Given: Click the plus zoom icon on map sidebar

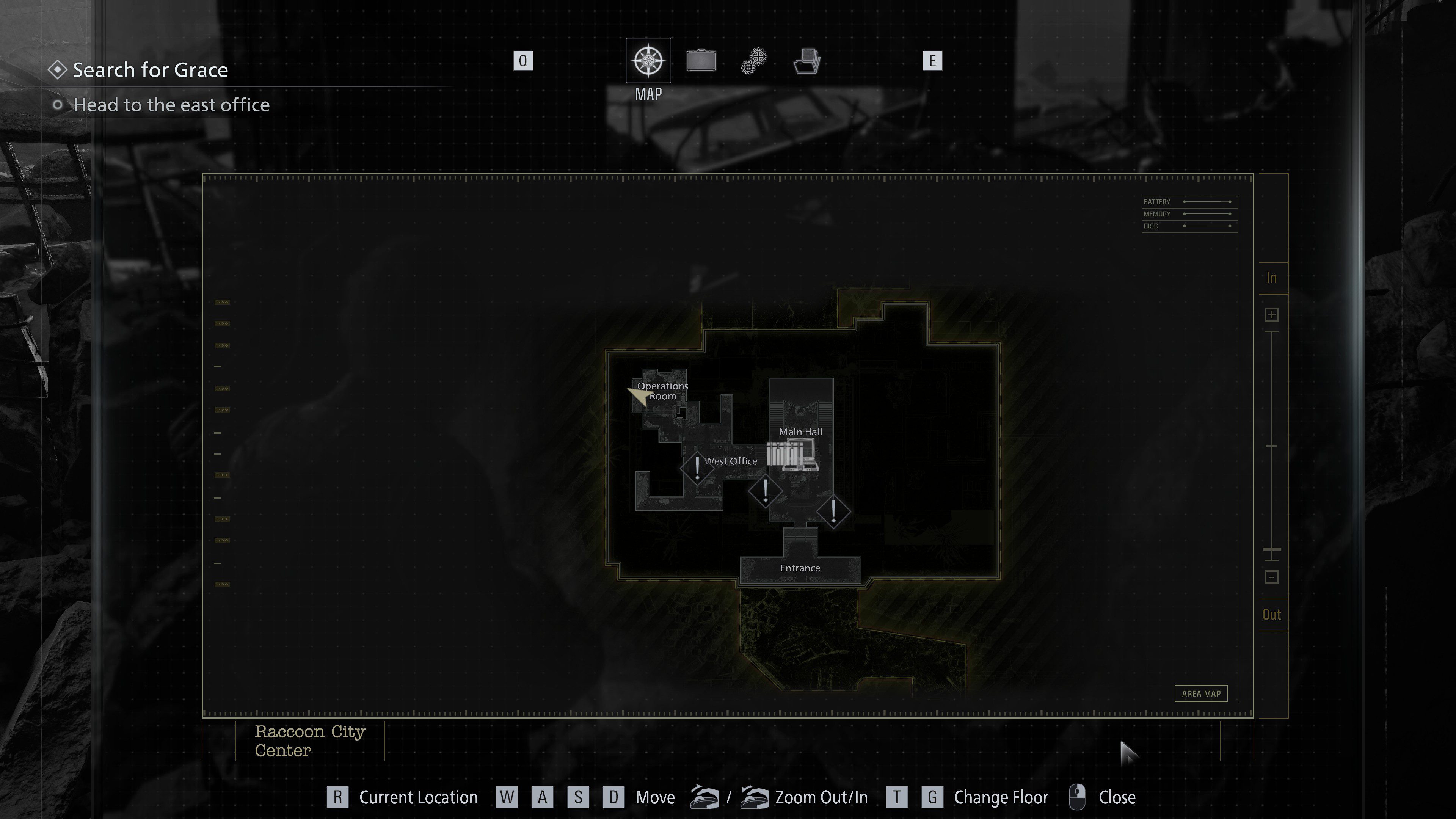Looking at the screenshot, I should [x=1272, y=314].
